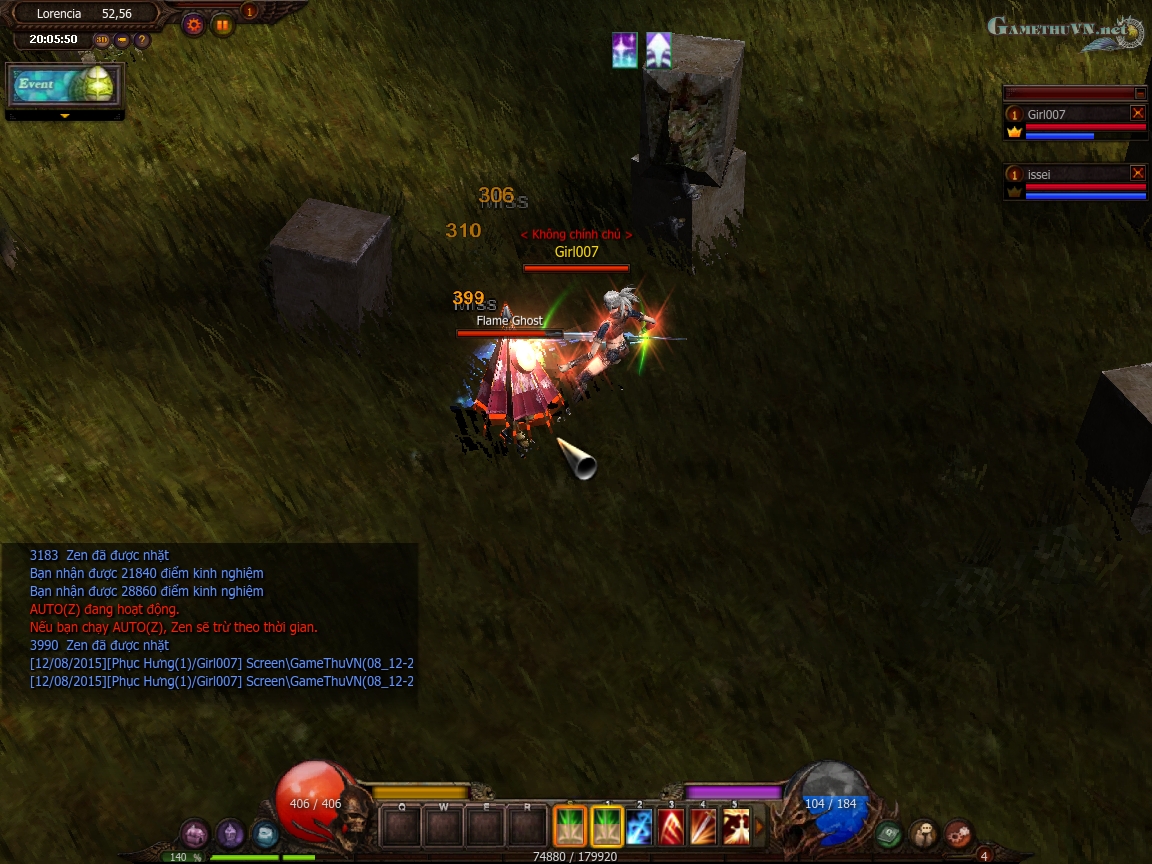Image resolution: width=1152 pixels, height=864 pixels.
Task: Minimize the party panel with the minus button
Action: click(1140, 93)
